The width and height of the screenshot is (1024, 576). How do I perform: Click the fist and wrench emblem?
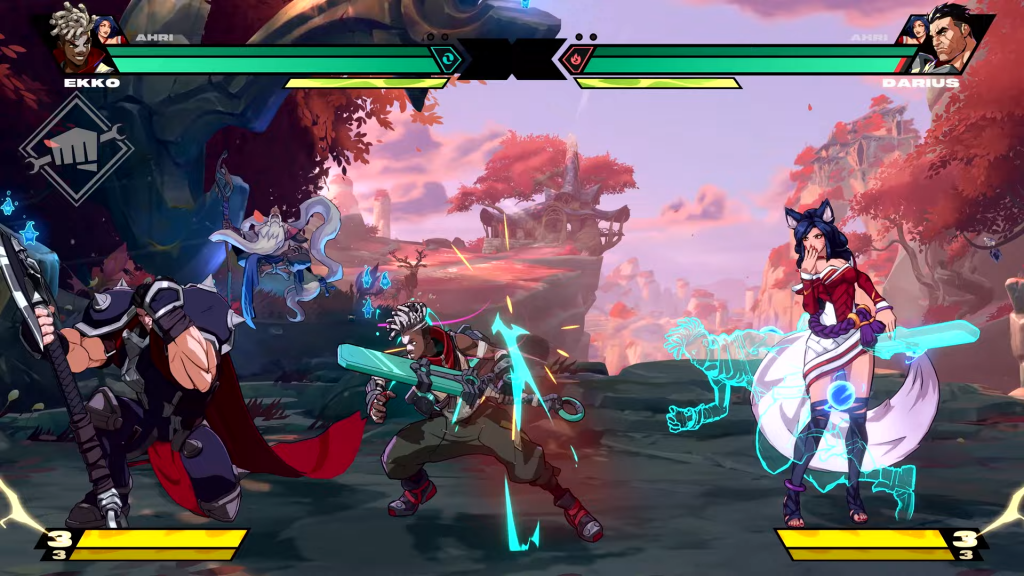pyautogui.click(x=75, y=151)
